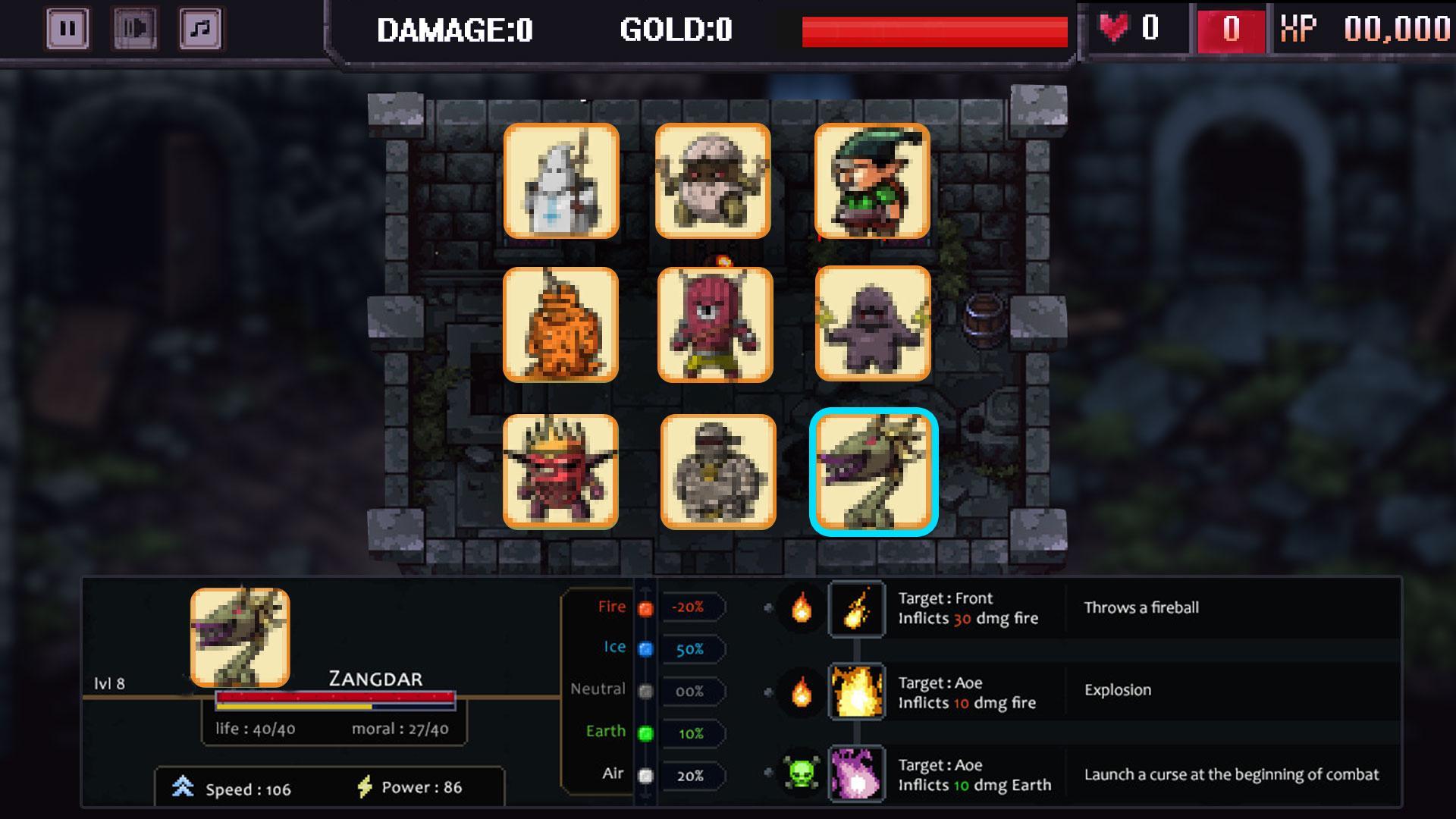Screen dimensions: 1456x819
Task: Click the explosion ability icon
Action: tap(858, 693)
